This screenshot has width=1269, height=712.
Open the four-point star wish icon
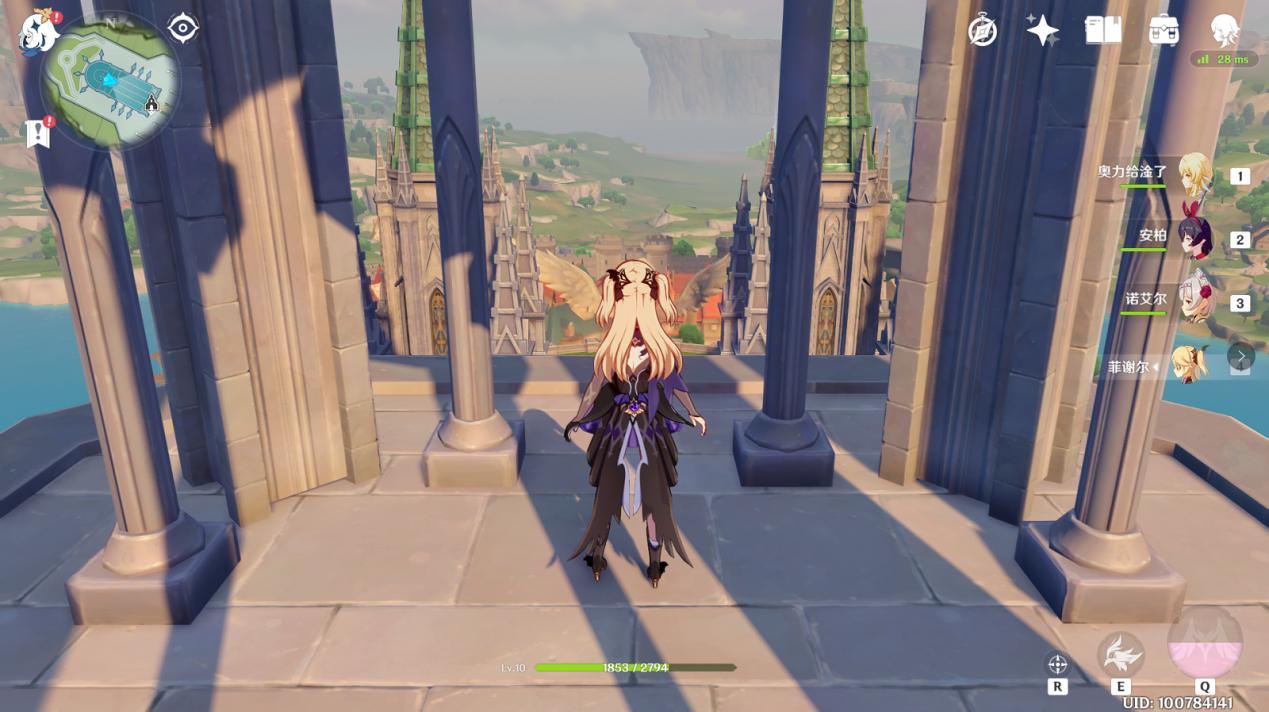coord(1043,31)
